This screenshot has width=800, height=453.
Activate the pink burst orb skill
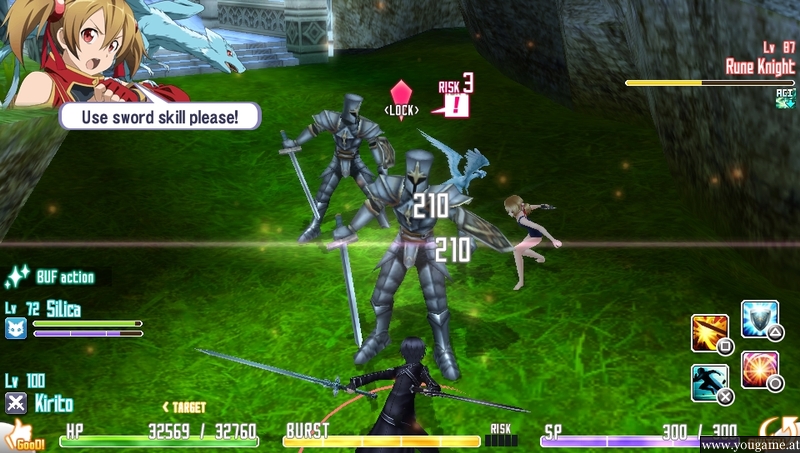point(760,369)
